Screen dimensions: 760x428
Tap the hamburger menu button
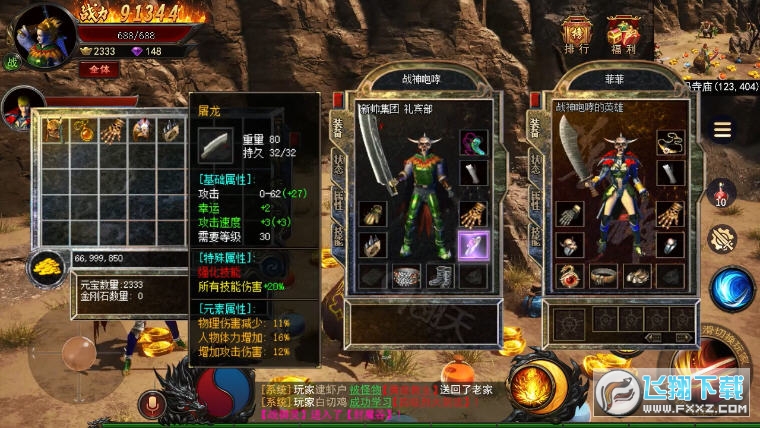point(722,130)
